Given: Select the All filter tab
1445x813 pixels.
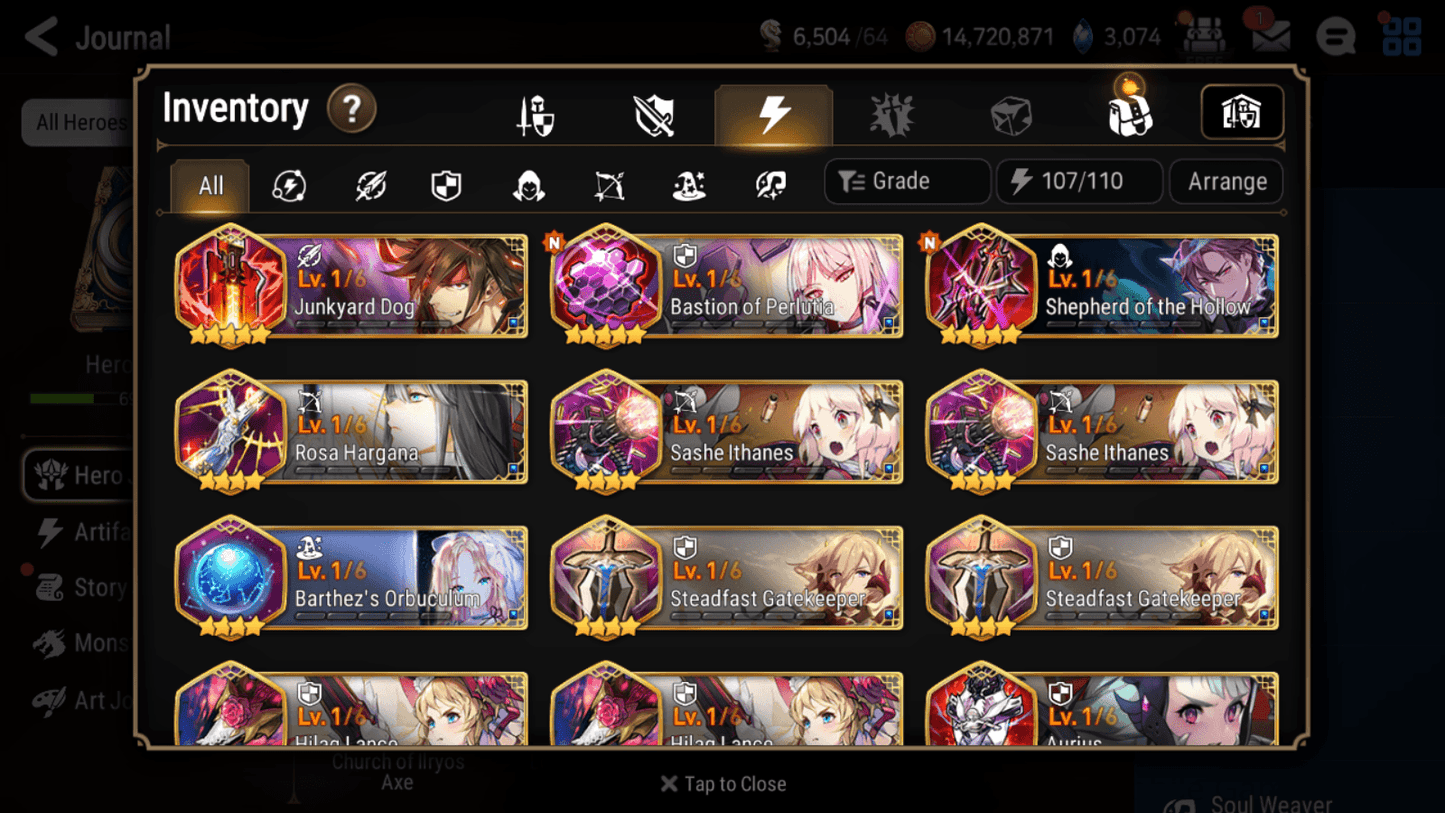Looking at the screenshot, I should (209, 185).
